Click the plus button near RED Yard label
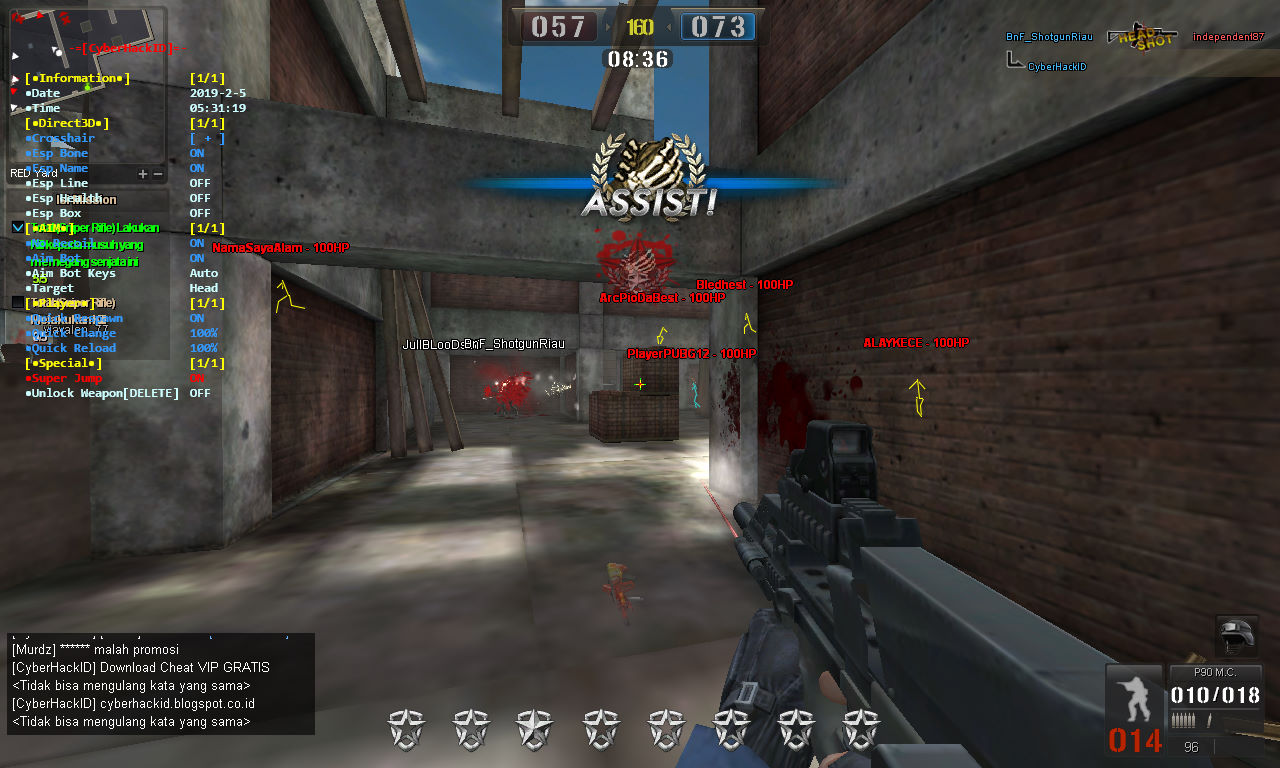The image size is (1280, 768). pyautogui.click(x=143, y=173)
